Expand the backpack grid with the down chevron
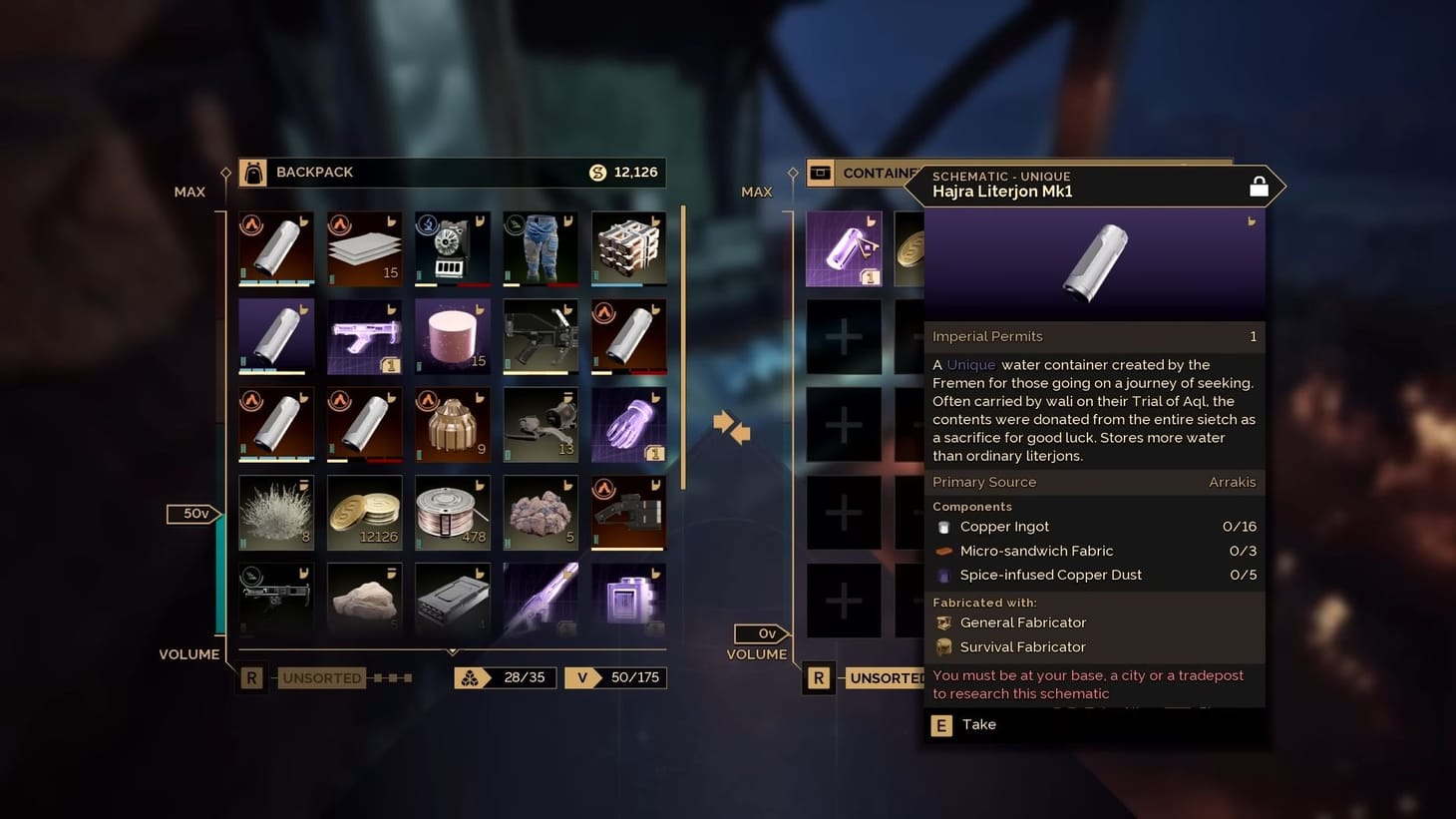1456x819 pixels. (451, 648)
